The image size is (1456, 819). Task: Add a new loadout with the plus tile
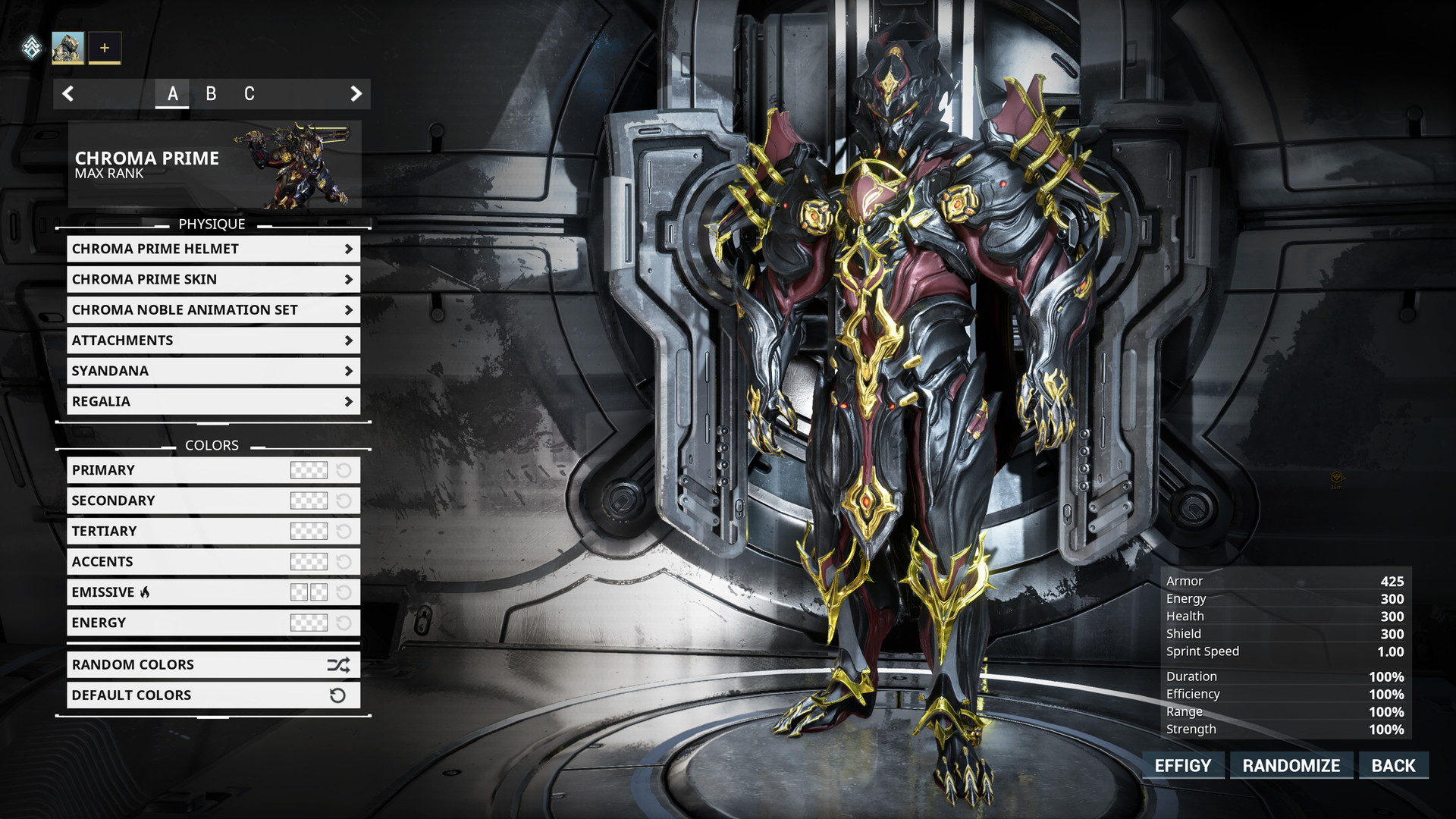pos(105,48)
